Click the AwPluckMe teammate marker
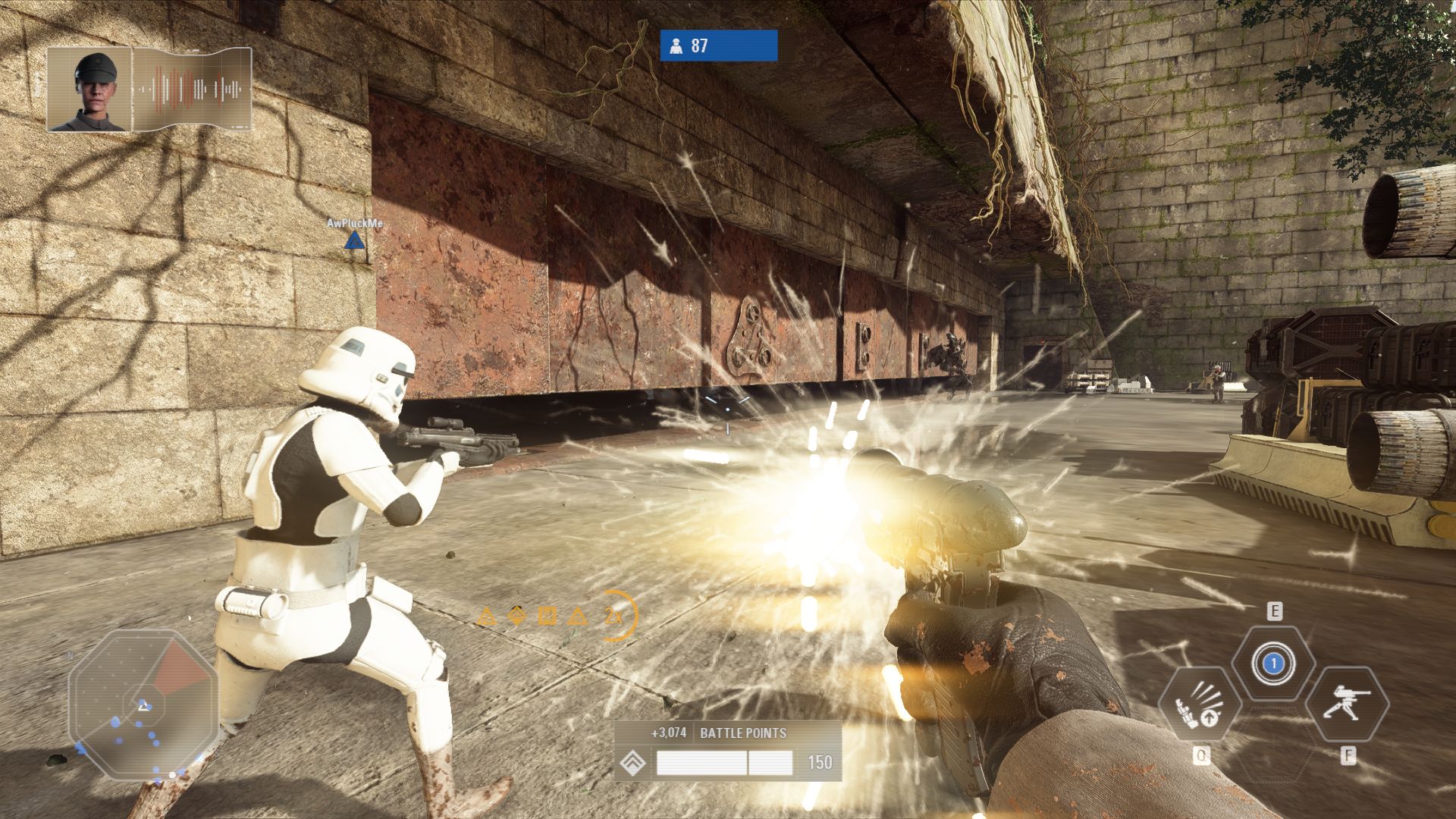This screenshot has width=1456, height=819. (x=354, y=241)
